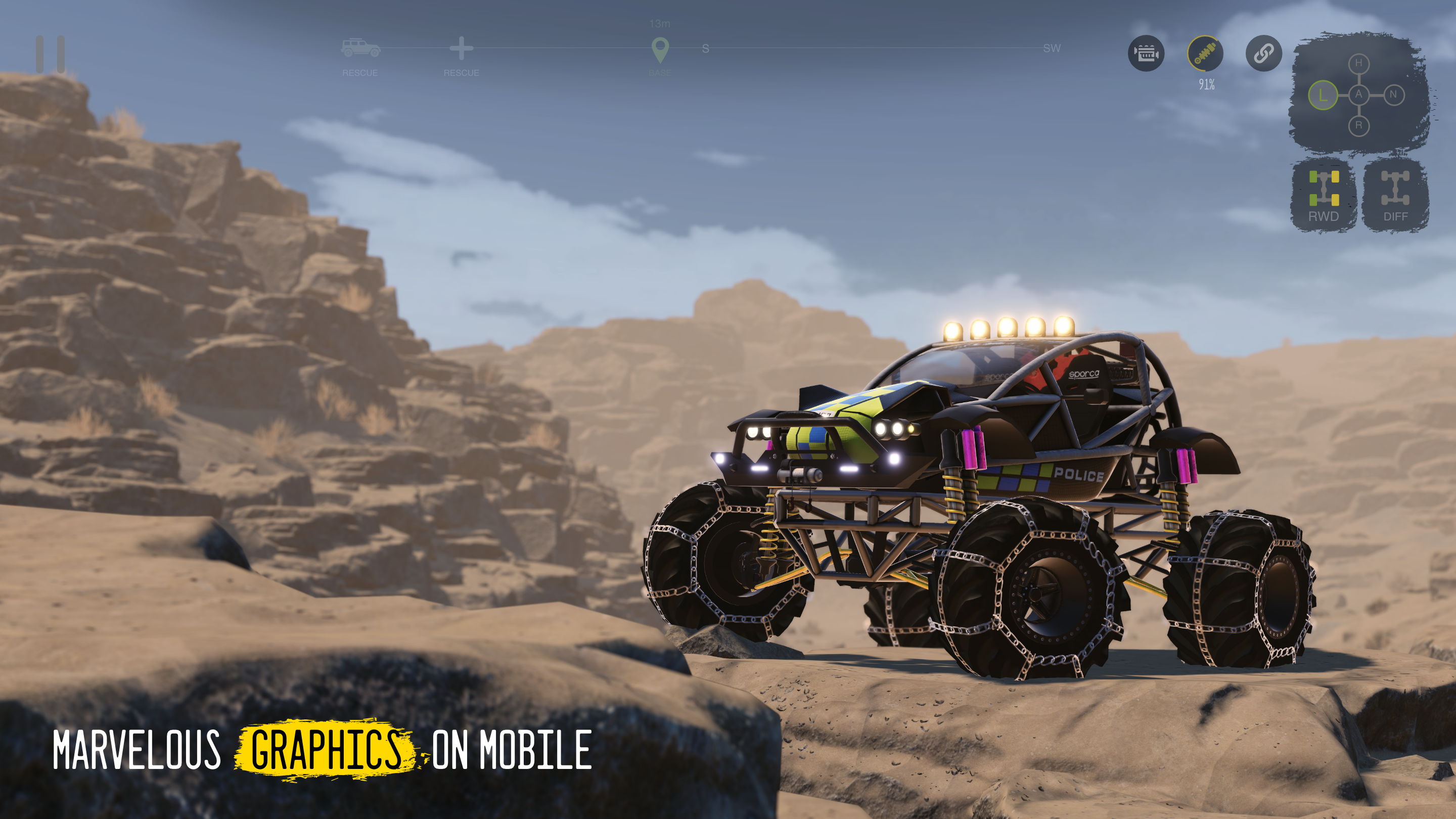Tap the suspension shock absorber icon
This screenshot has width=1456, height=819.
tap(1207, 54)
